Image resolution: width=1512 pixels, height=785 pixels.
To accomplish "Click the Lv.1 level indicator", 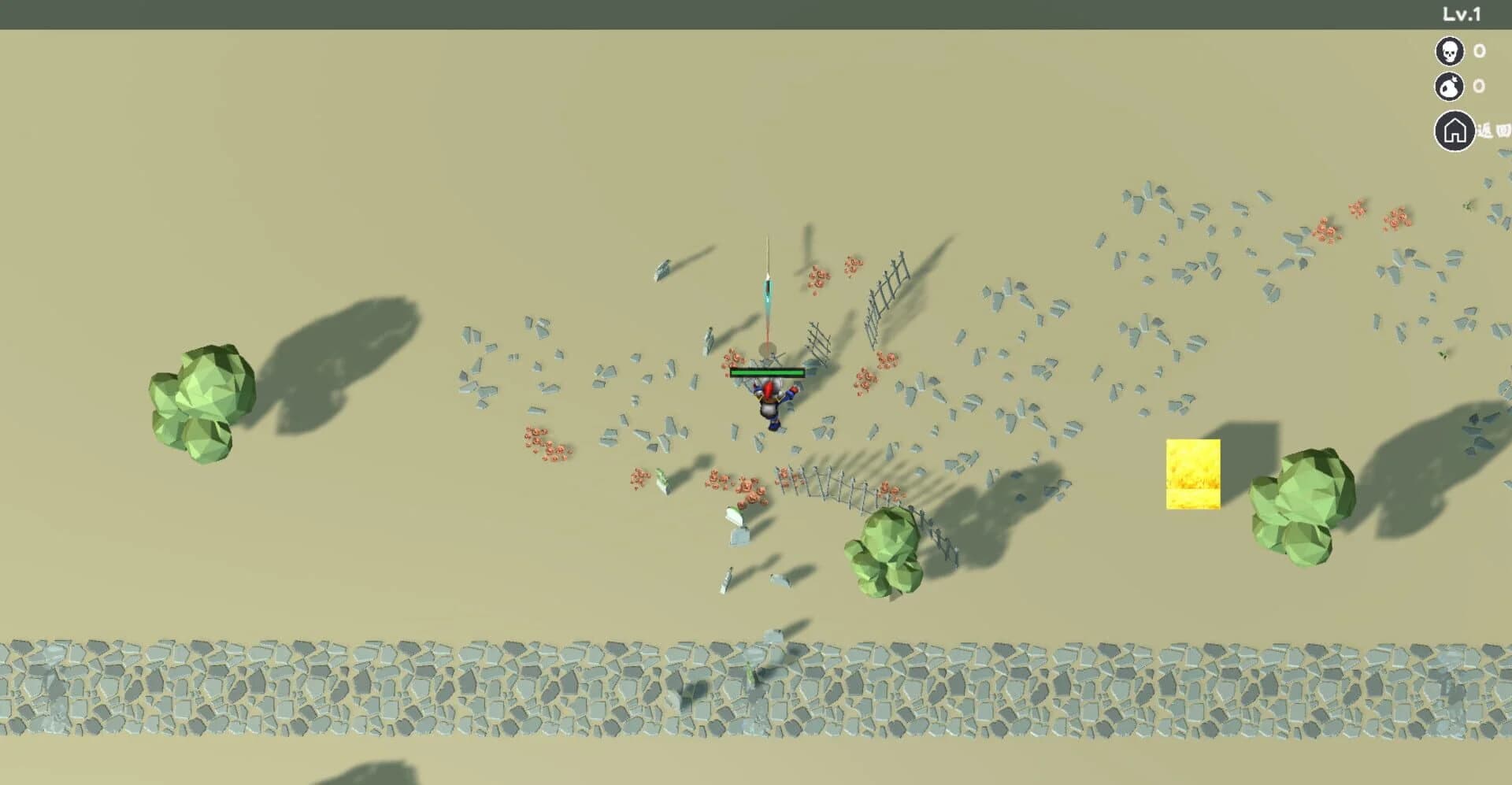I will 1462,13.
